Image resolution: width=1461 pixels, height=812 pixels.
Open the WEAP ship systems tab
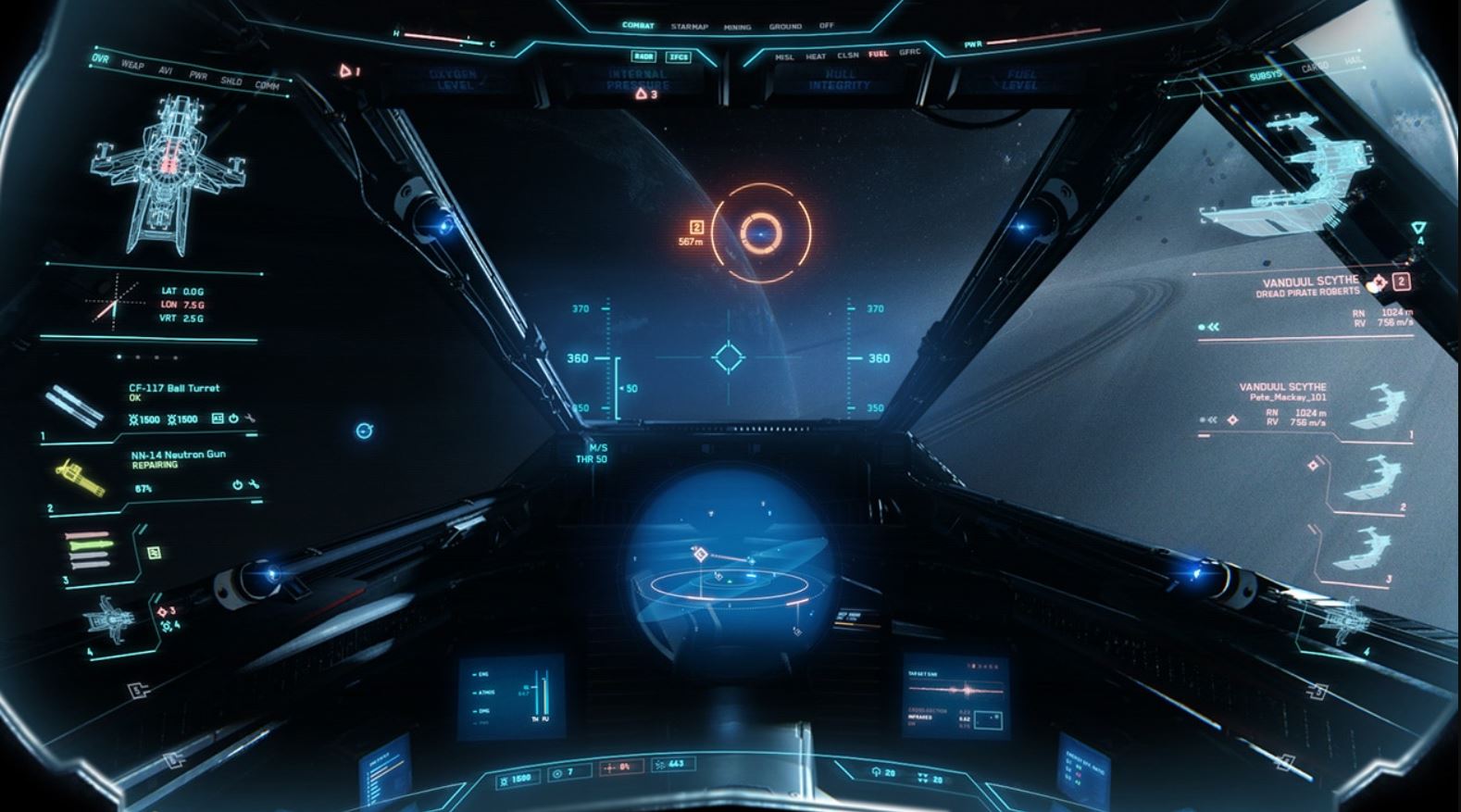click(132, 65)
